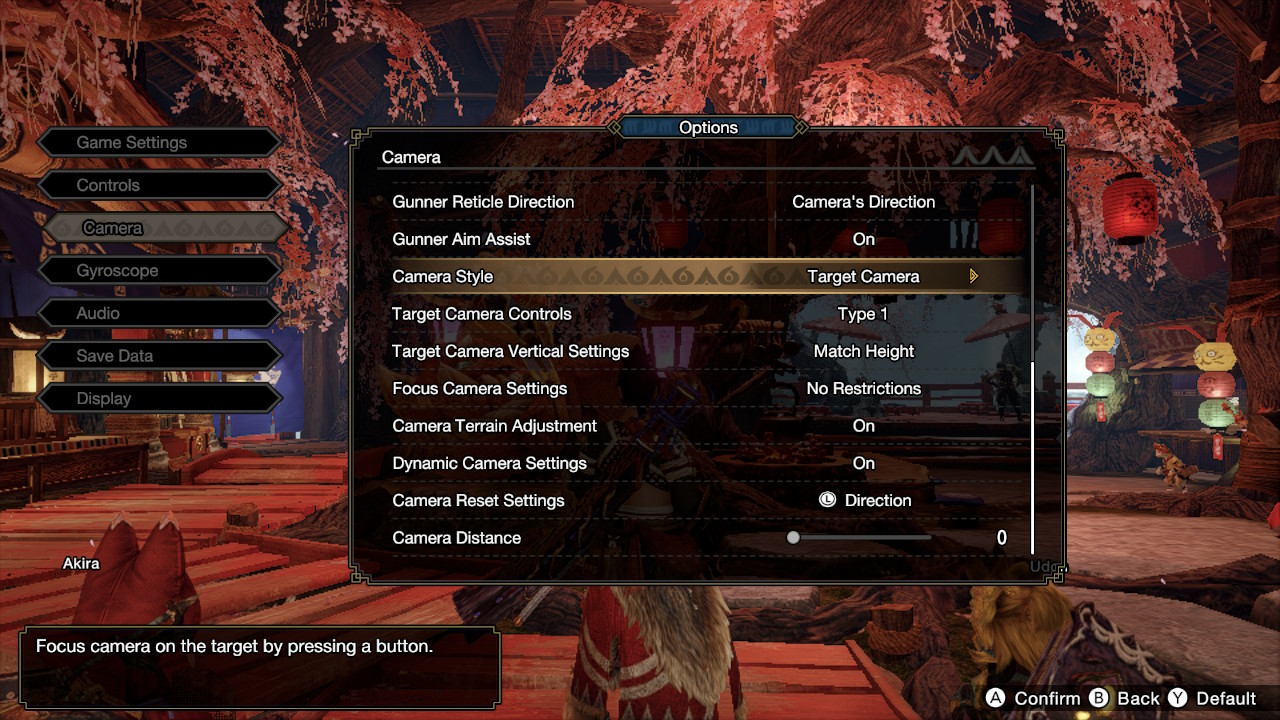
Task: Go to the Audio settings
Action: [x=158, y=314]
